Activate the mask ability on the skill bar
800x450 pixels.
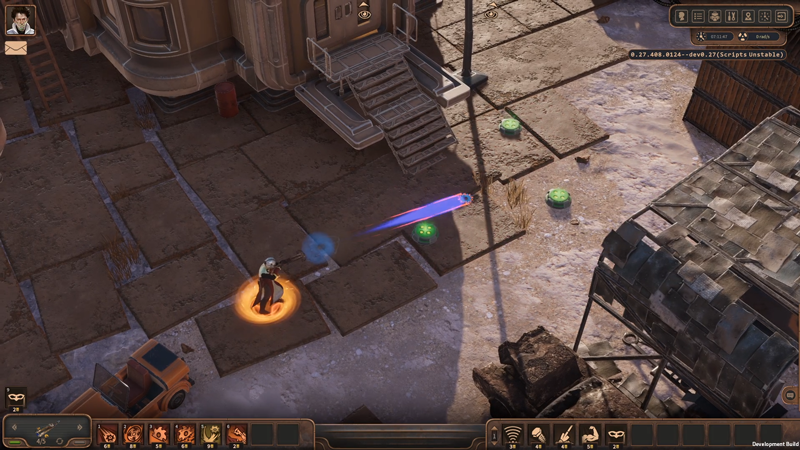(x=617, y=434)
